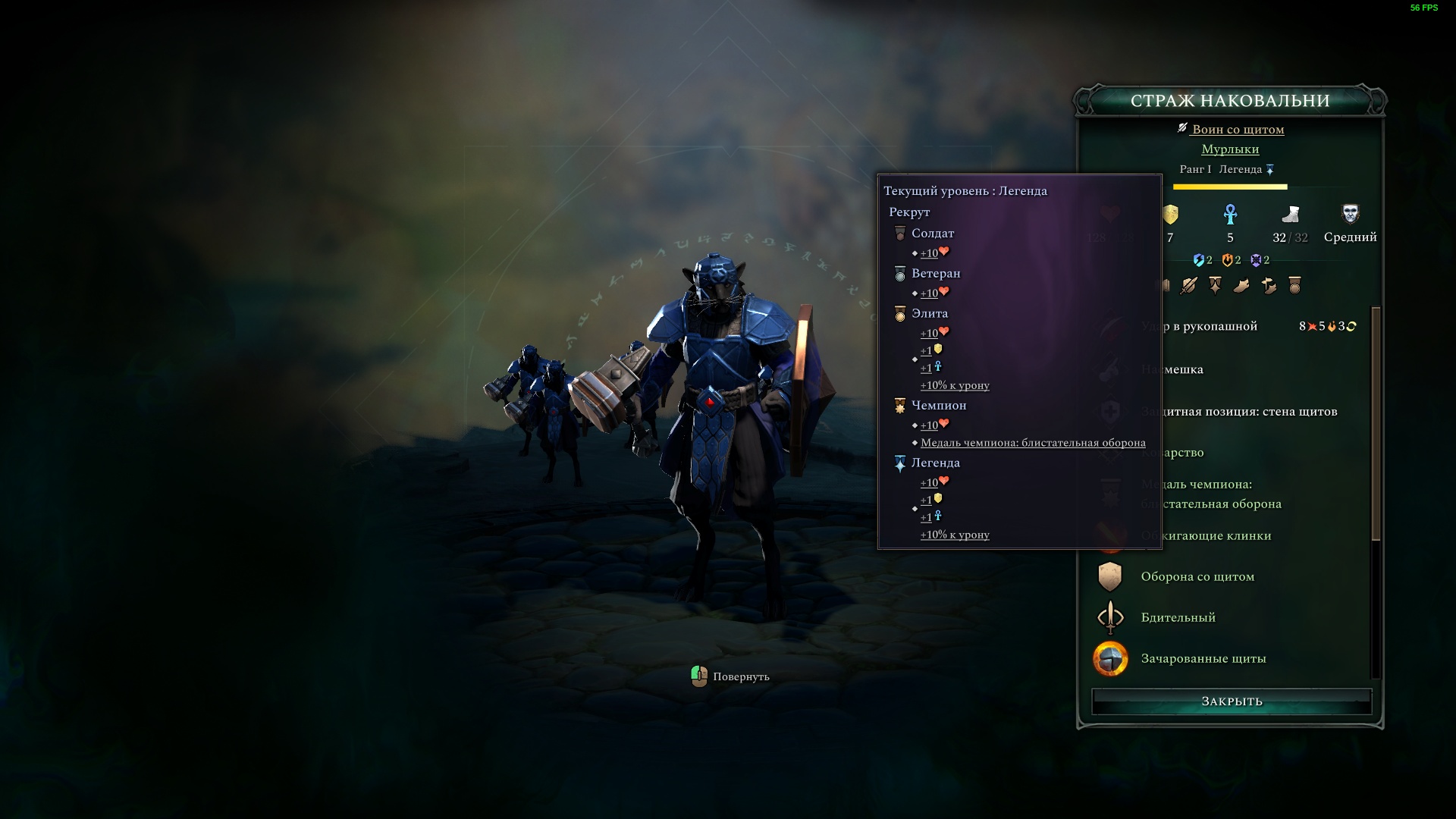The width and height of the screenshot is (1456, 819).
Task: Open the Воин со щитом unit type link
Action: tap(1238, 130)
